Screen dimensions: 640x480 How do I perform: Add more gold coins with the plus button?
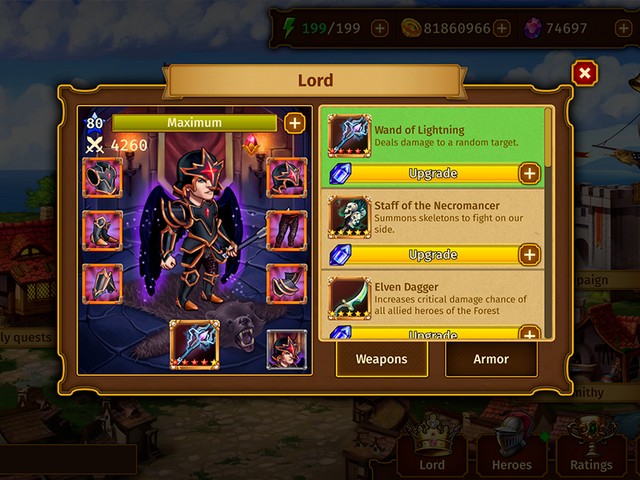(501, 28)
